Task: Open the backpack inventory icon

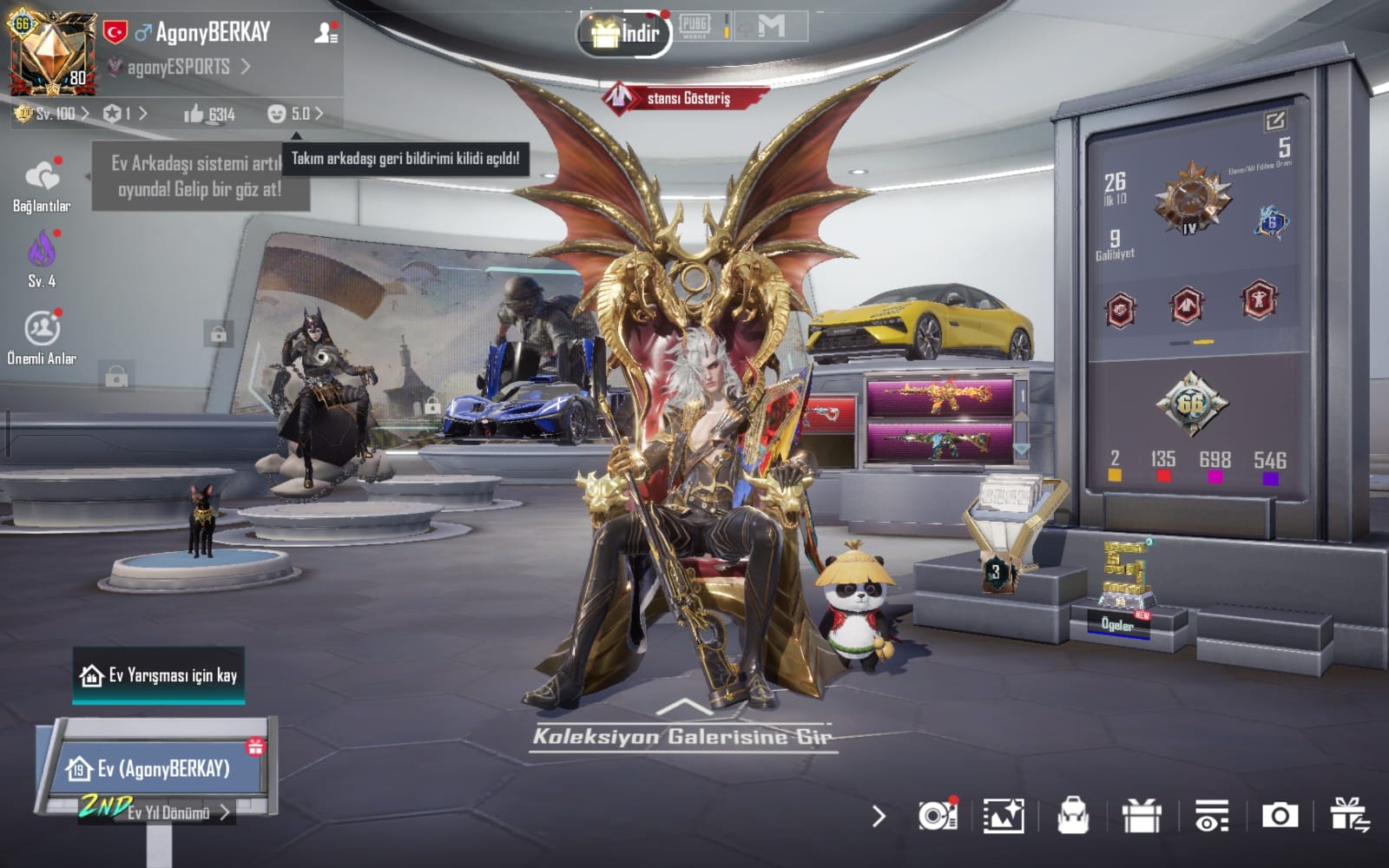Action: pyautogui.click(x=1073, y=816)
